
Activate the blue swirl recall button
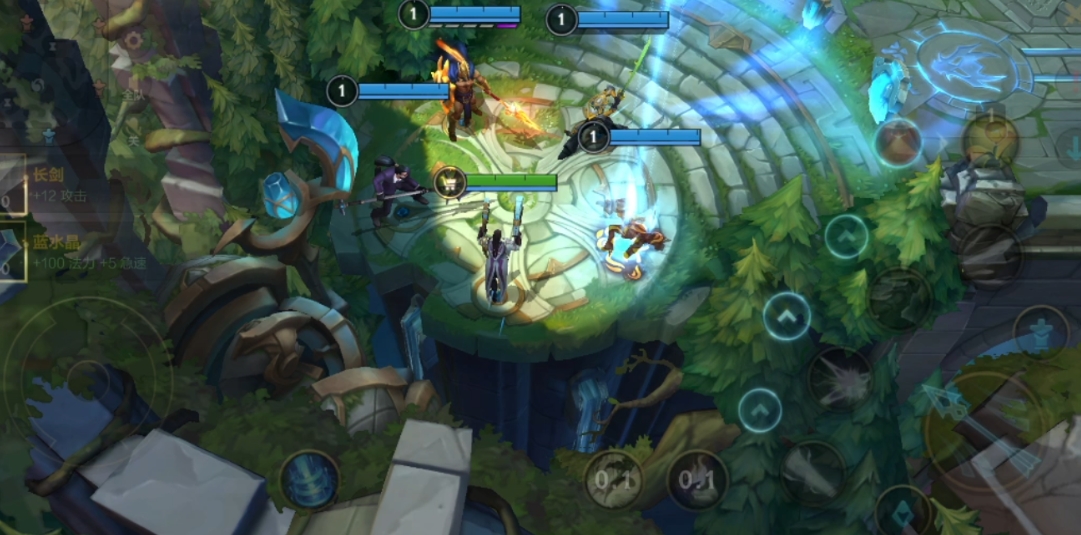[309, 479]
